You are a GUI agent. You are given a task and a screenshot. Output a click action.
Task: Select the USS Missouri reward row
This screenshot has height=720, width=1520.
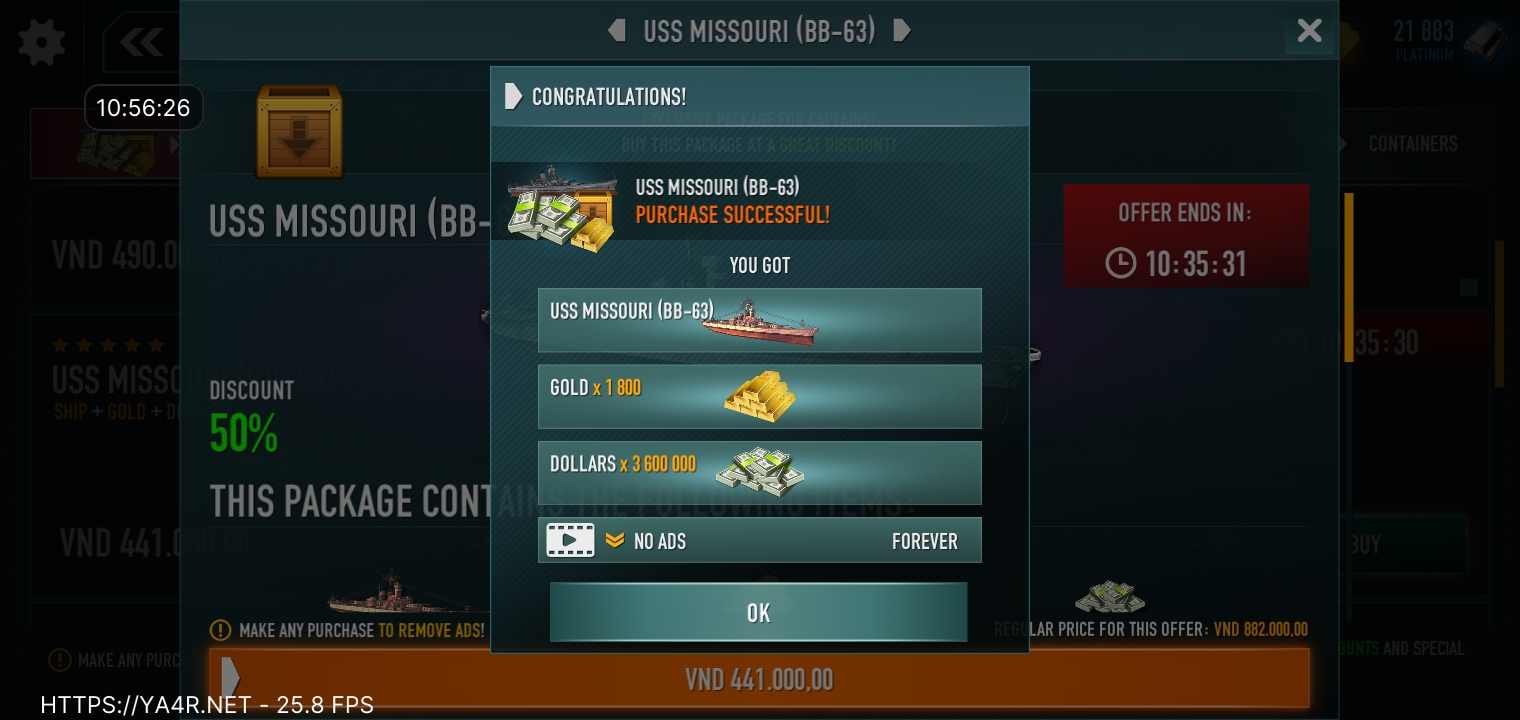(759, 320)
